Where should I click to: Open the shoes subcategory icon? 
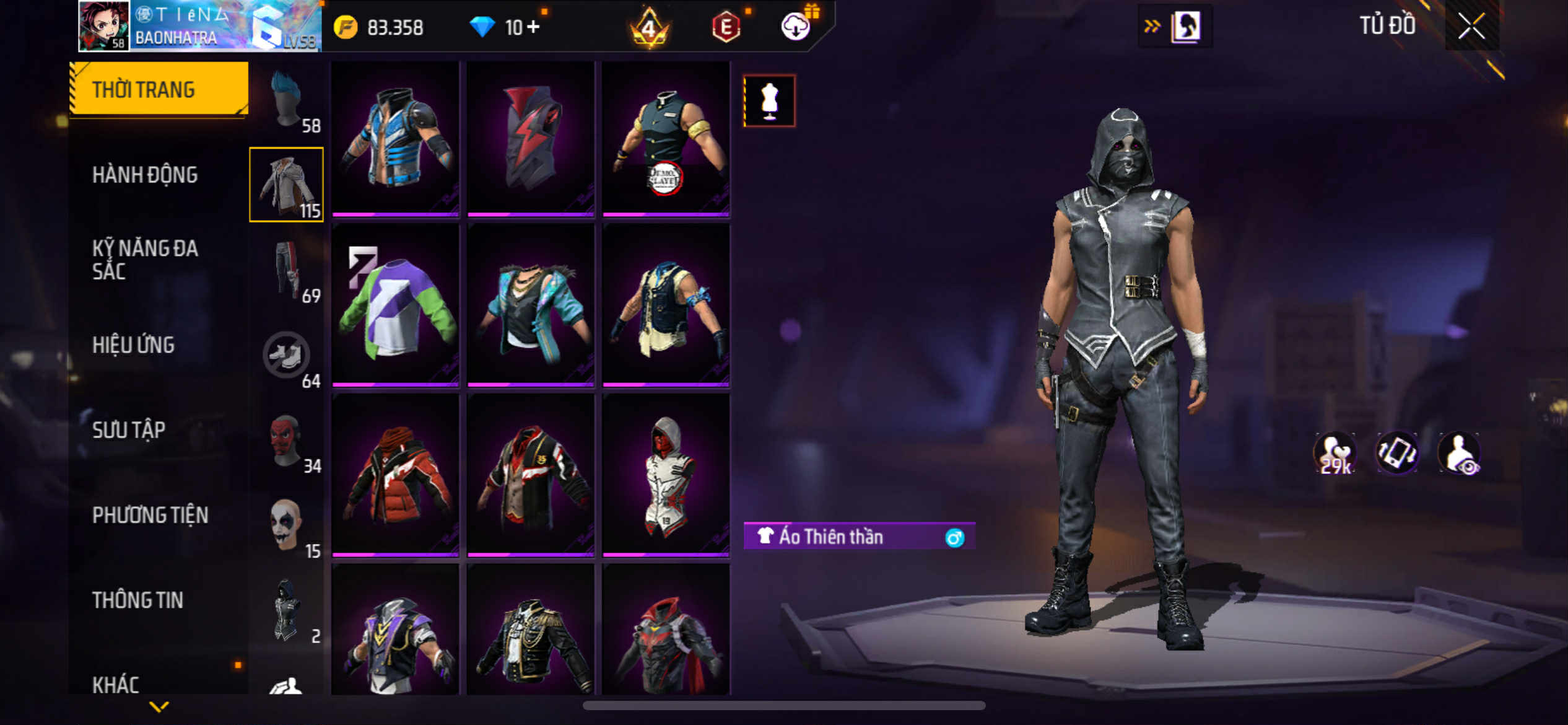[287, 355]
